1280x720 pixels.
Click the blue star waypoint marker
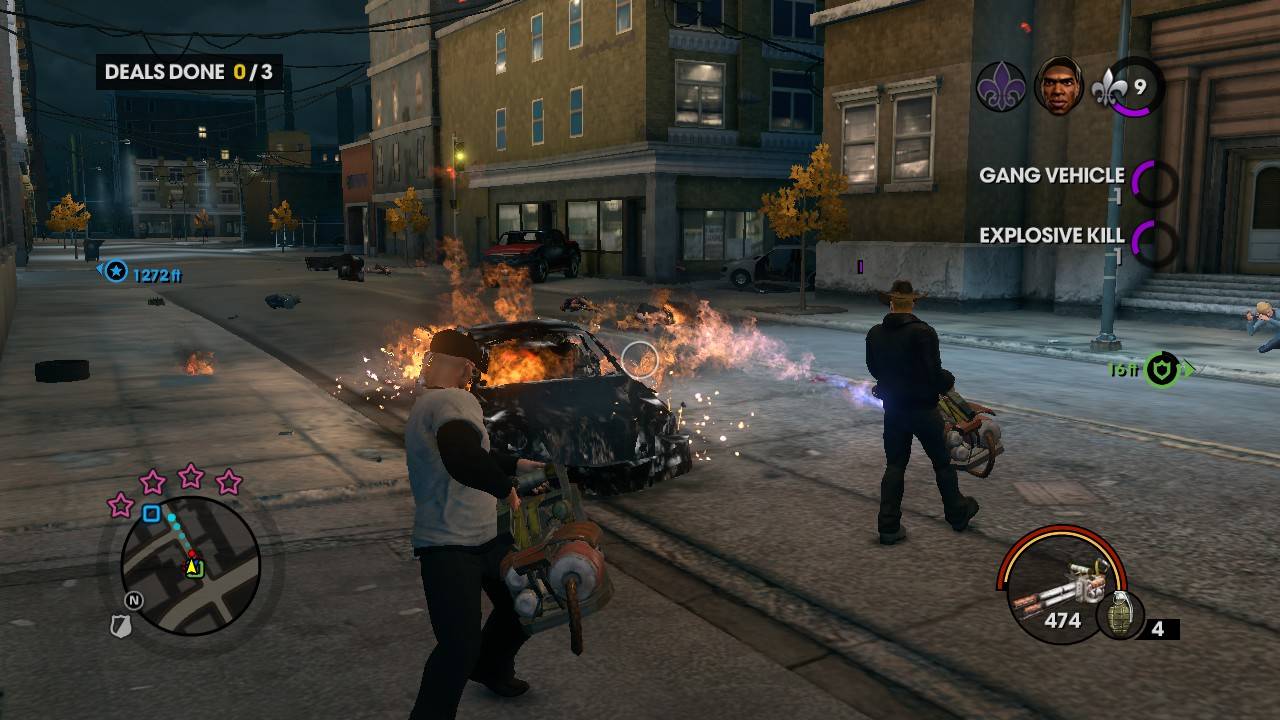(x=117, y=271)
